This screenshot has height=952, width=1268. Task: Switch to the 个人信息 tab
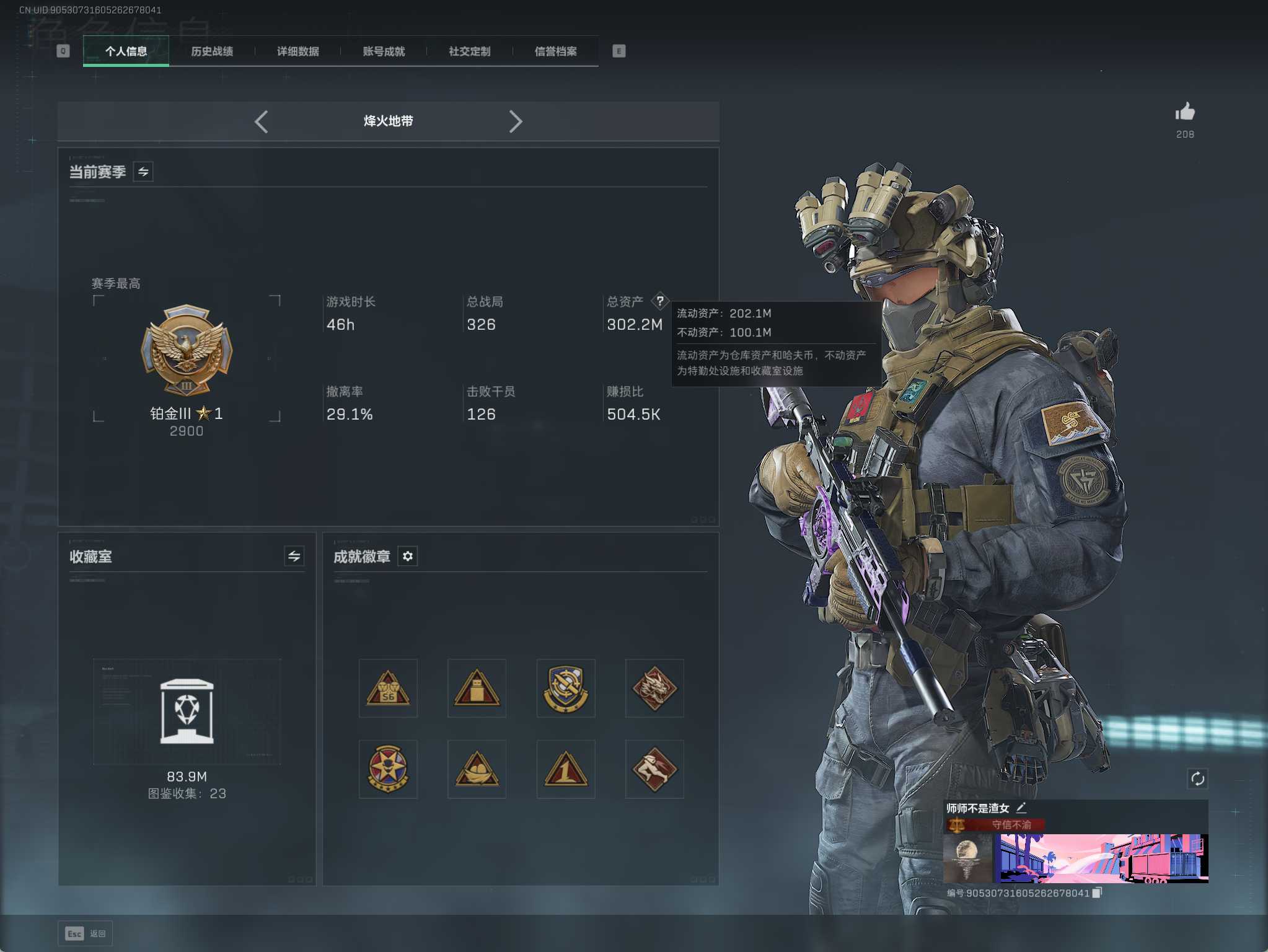pyautogui.click(x=126, y=51)
